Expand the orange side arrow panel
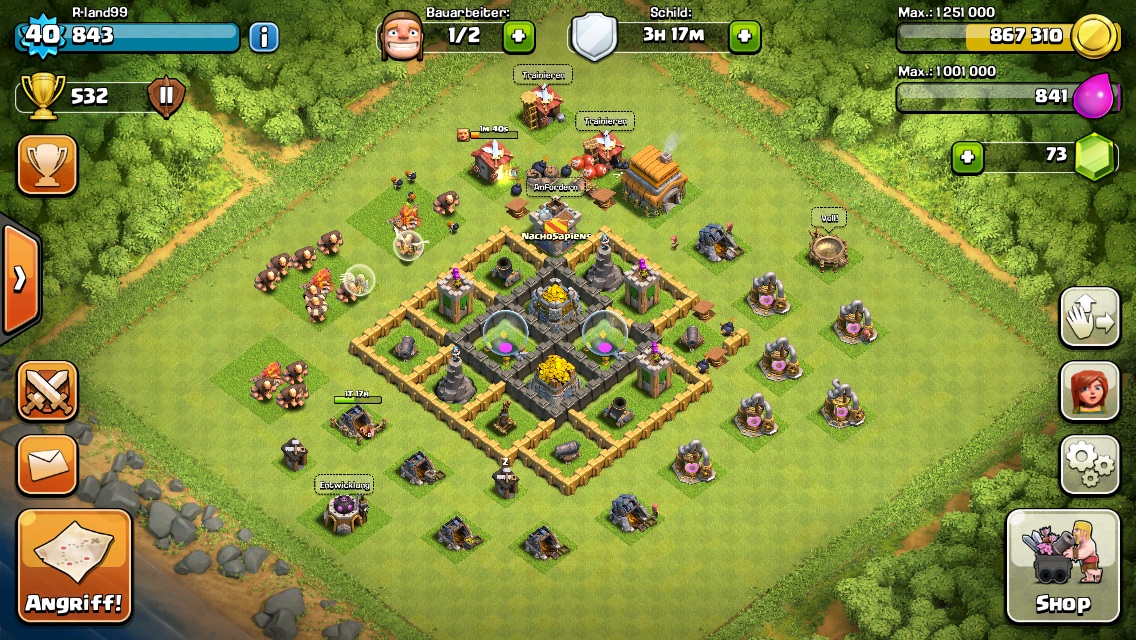1136x640 pixels. tap(19, 278)
